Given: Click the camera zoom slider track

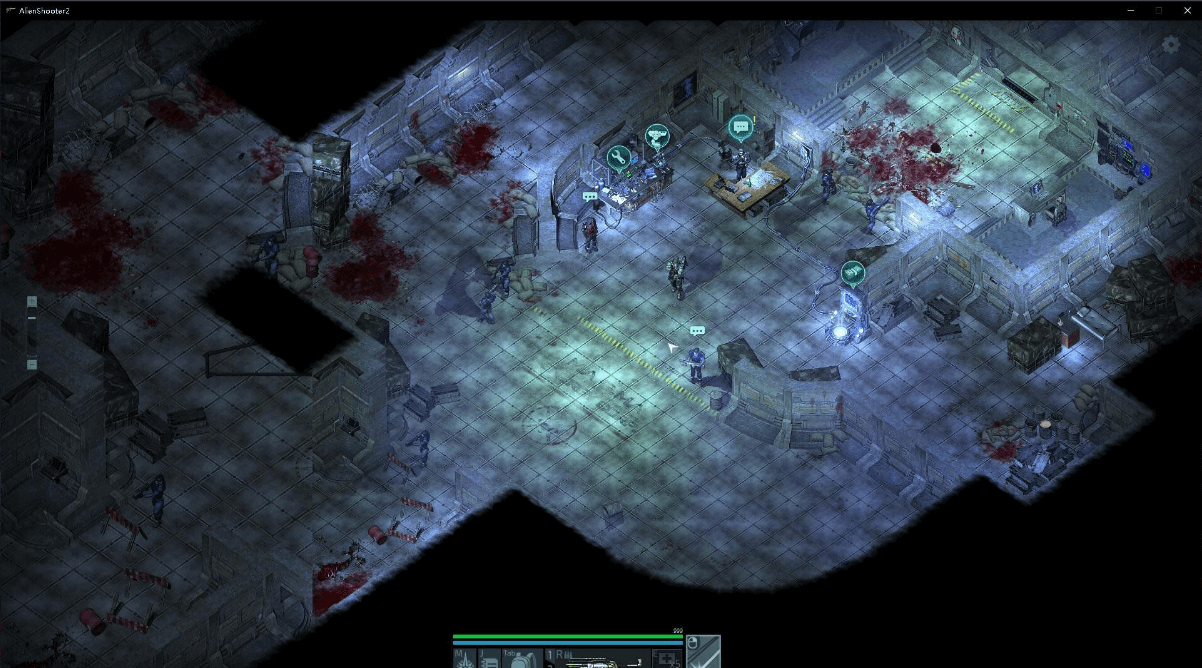Looking at the screenshot, I should click(x=32, y=333).
